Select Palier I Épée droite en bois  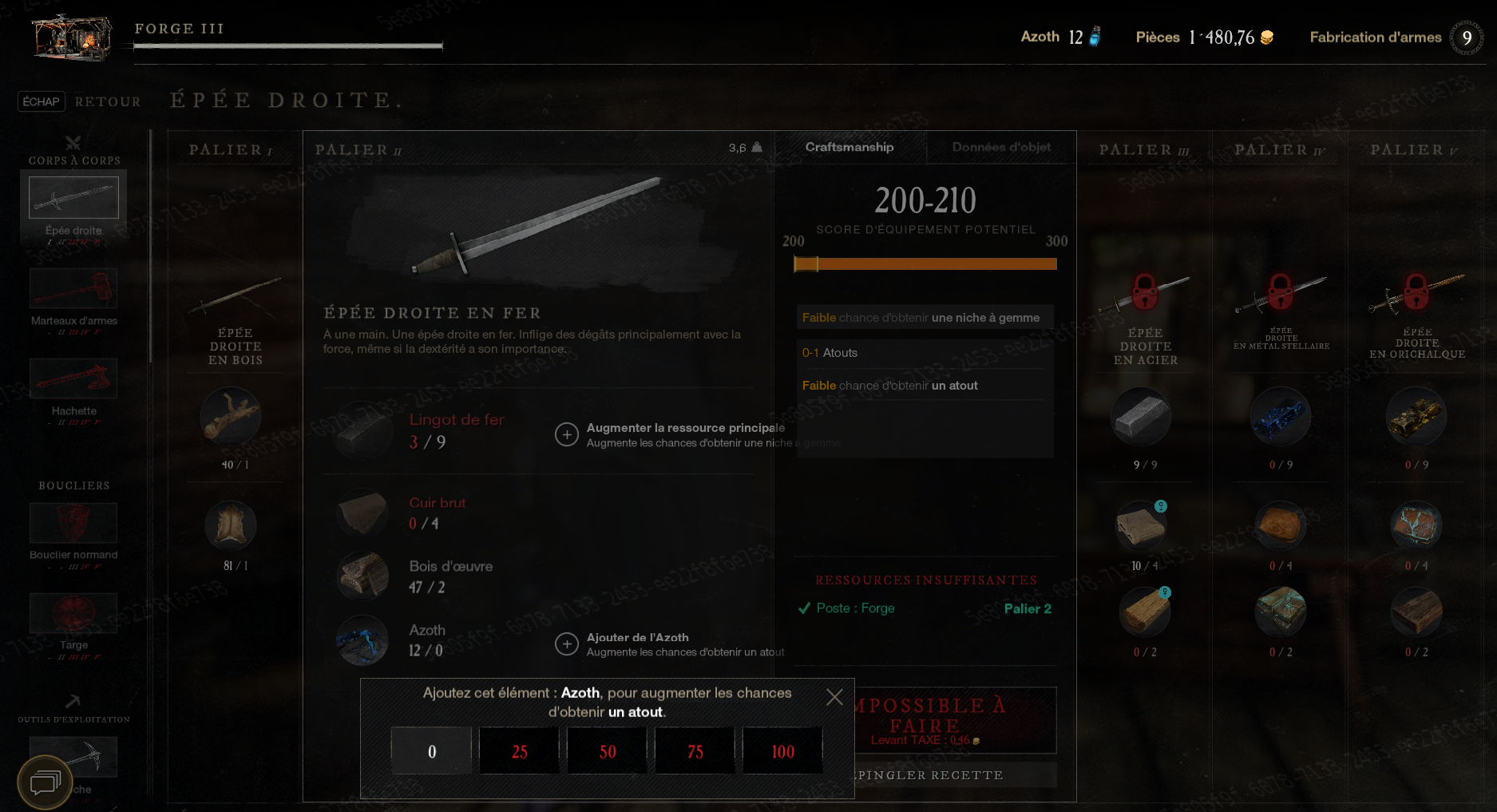point(236,319)
